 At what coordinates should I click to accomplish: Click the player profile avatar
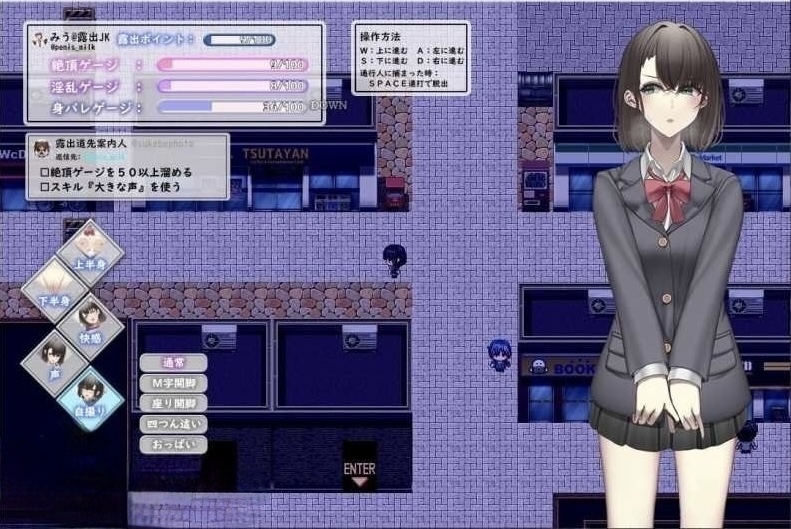click(x=40, y=41)
